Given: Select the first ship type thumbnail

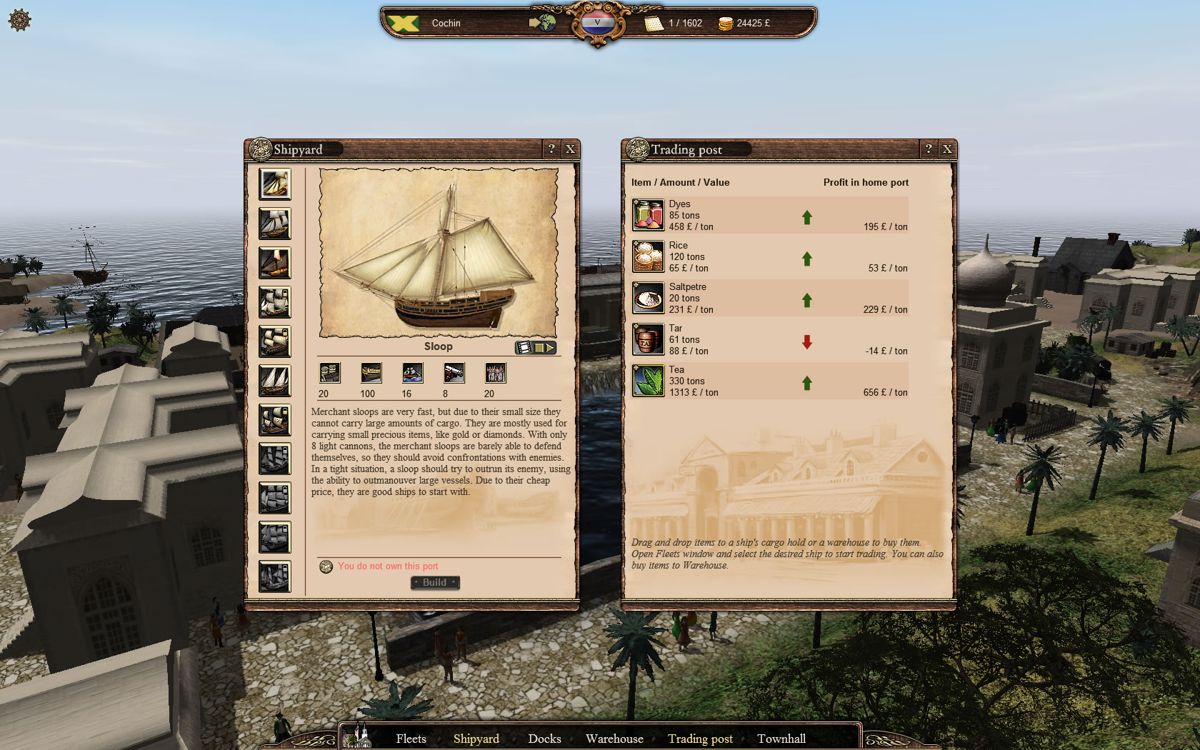Looking at the screenshot, I should (275, 184).
